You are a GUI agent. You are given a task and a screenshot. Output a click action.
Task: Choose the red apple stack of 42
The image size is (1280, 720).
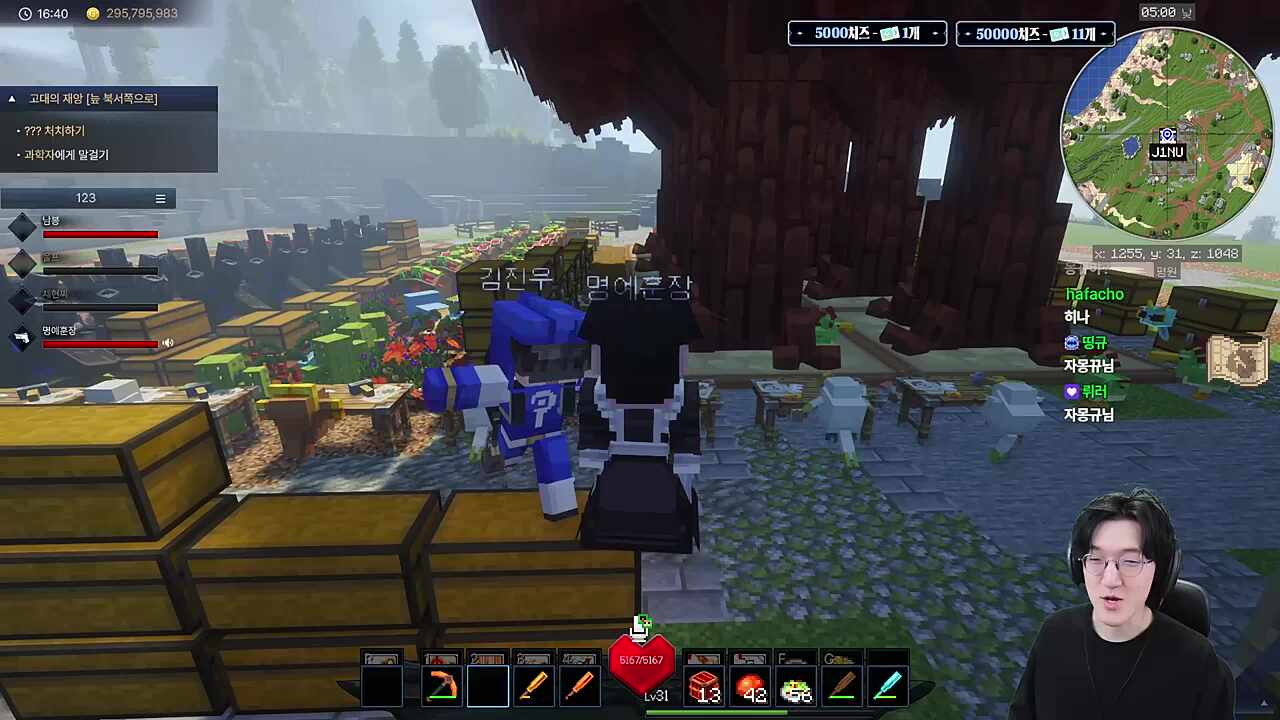(750, 687)
